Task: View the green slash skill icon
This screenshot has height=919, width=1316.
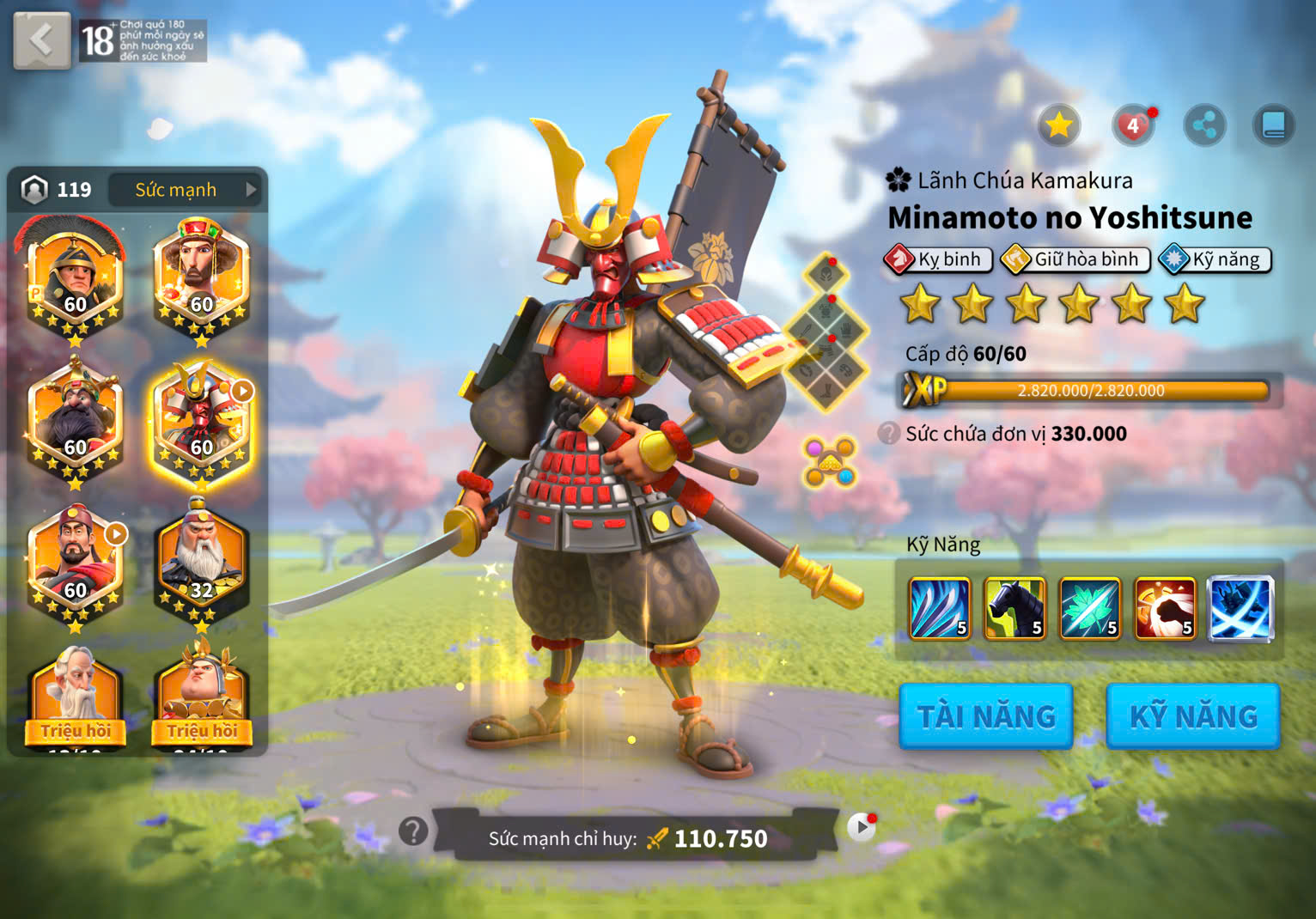Action: pyautogui.click(x=1089, y=609)
